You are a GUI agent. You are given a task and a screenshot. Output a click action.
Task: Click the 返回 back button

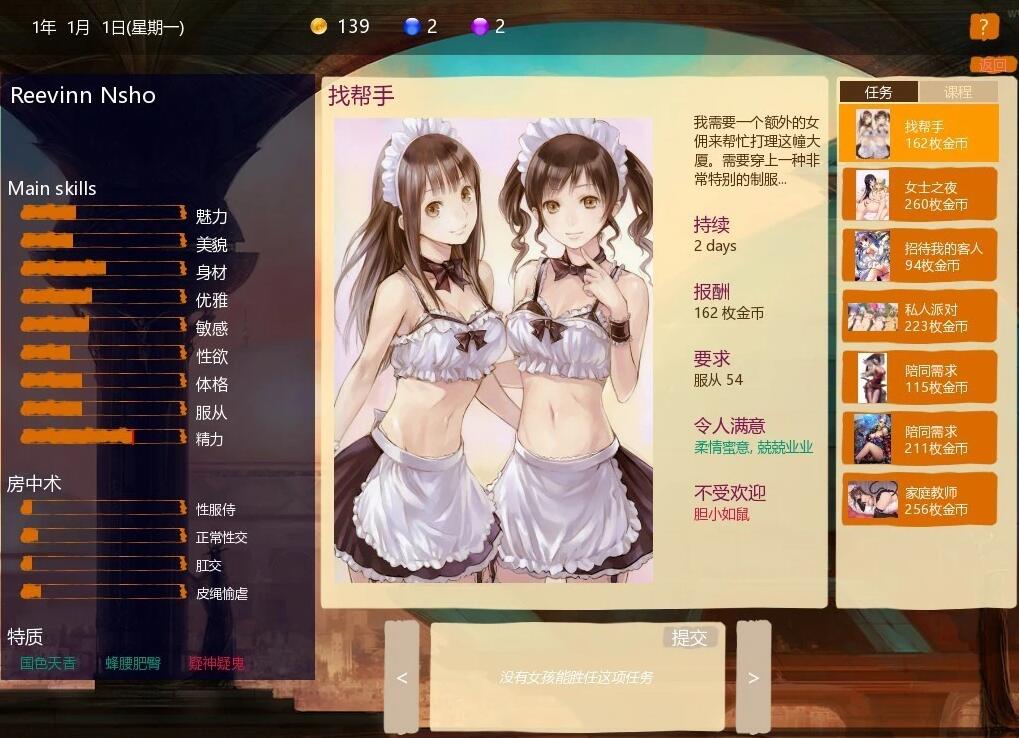(993, 65)
